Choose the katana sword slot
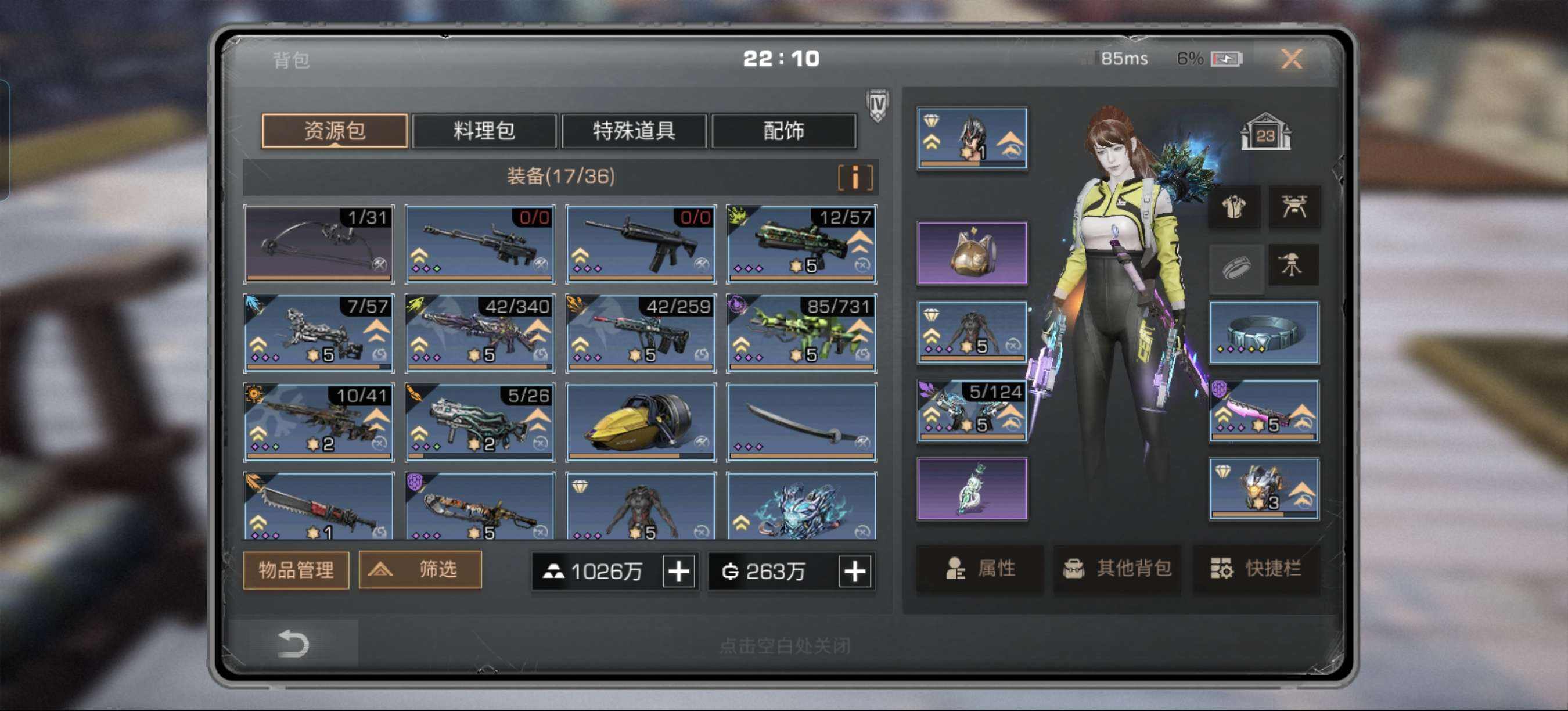1568x711 pixels. pyautogui.click(x=801, y=422)
